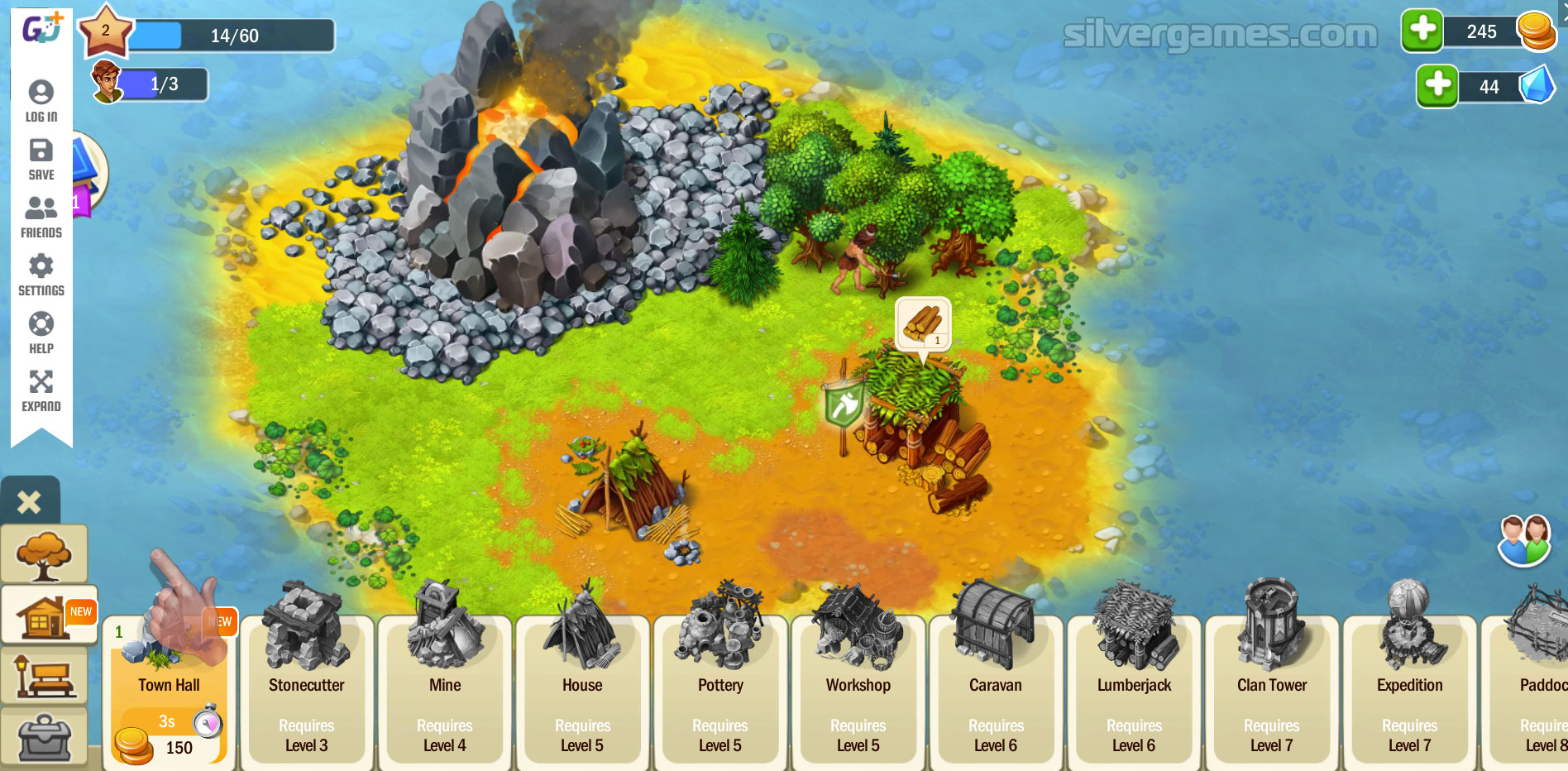Switch to the park bench tab
This screenshot has width=1568, height=771.
pos(44,676)
